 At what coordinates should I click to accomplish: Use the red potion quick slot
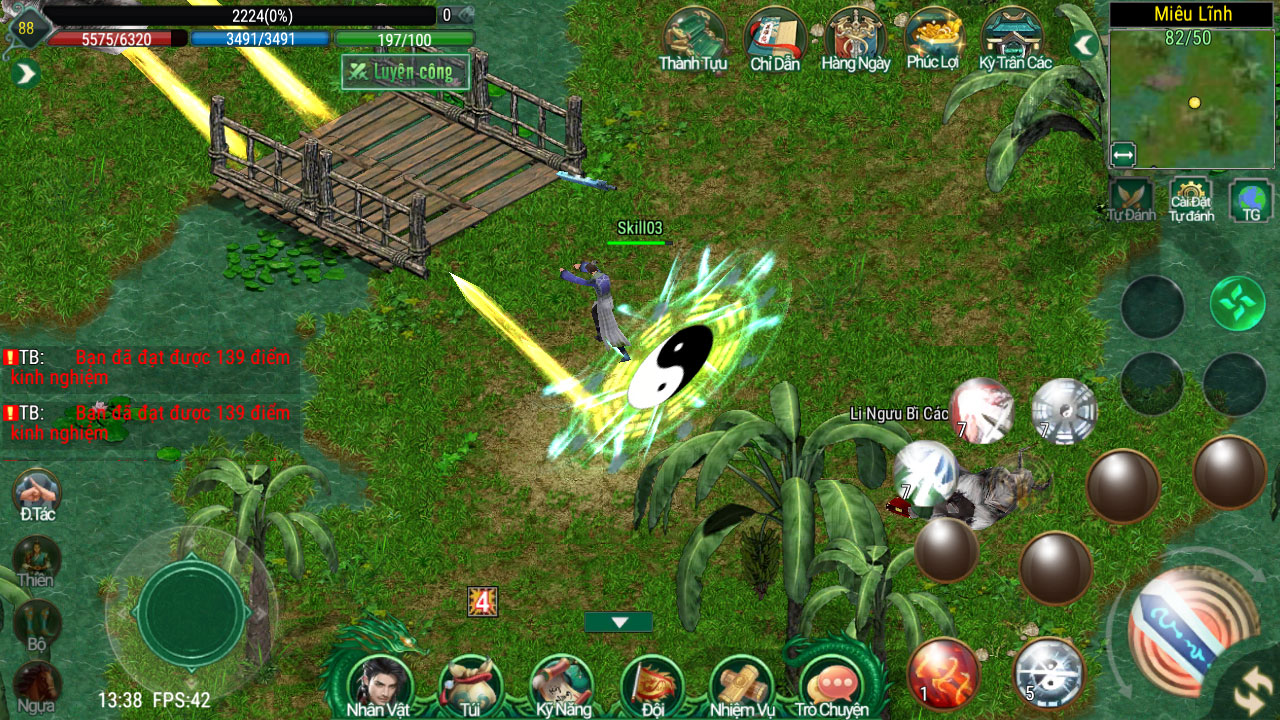point(943,673)
